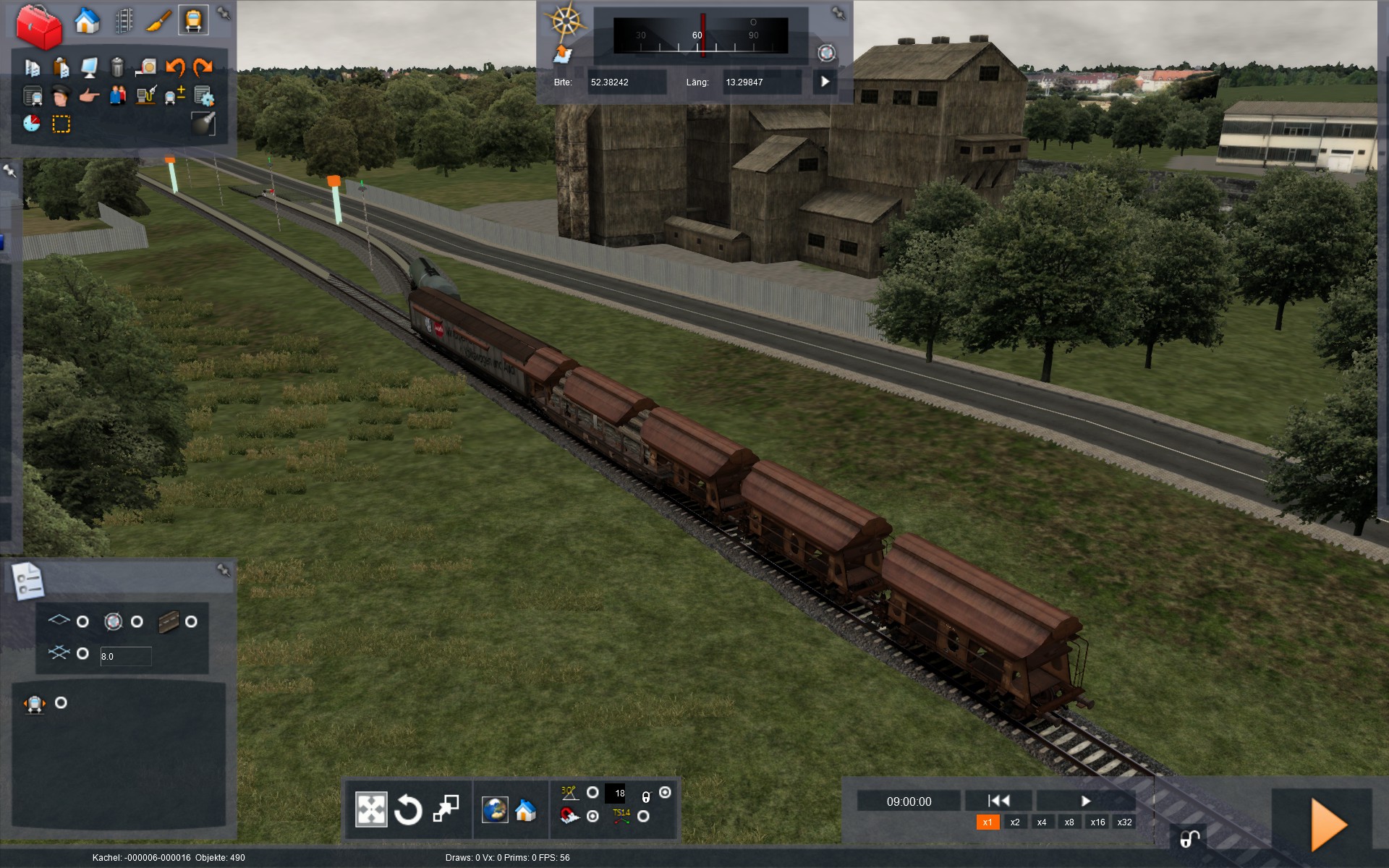
Task: Open the clock timetable tool
Action: tap(32, 124)
